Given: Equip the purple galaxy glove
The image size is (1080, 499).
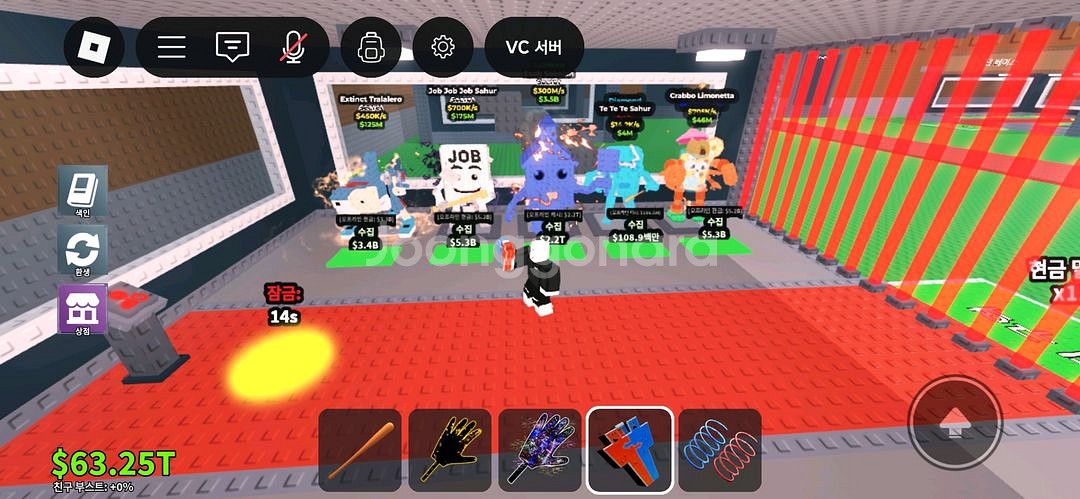Looking at the screenshot, I should click(539, 450).
